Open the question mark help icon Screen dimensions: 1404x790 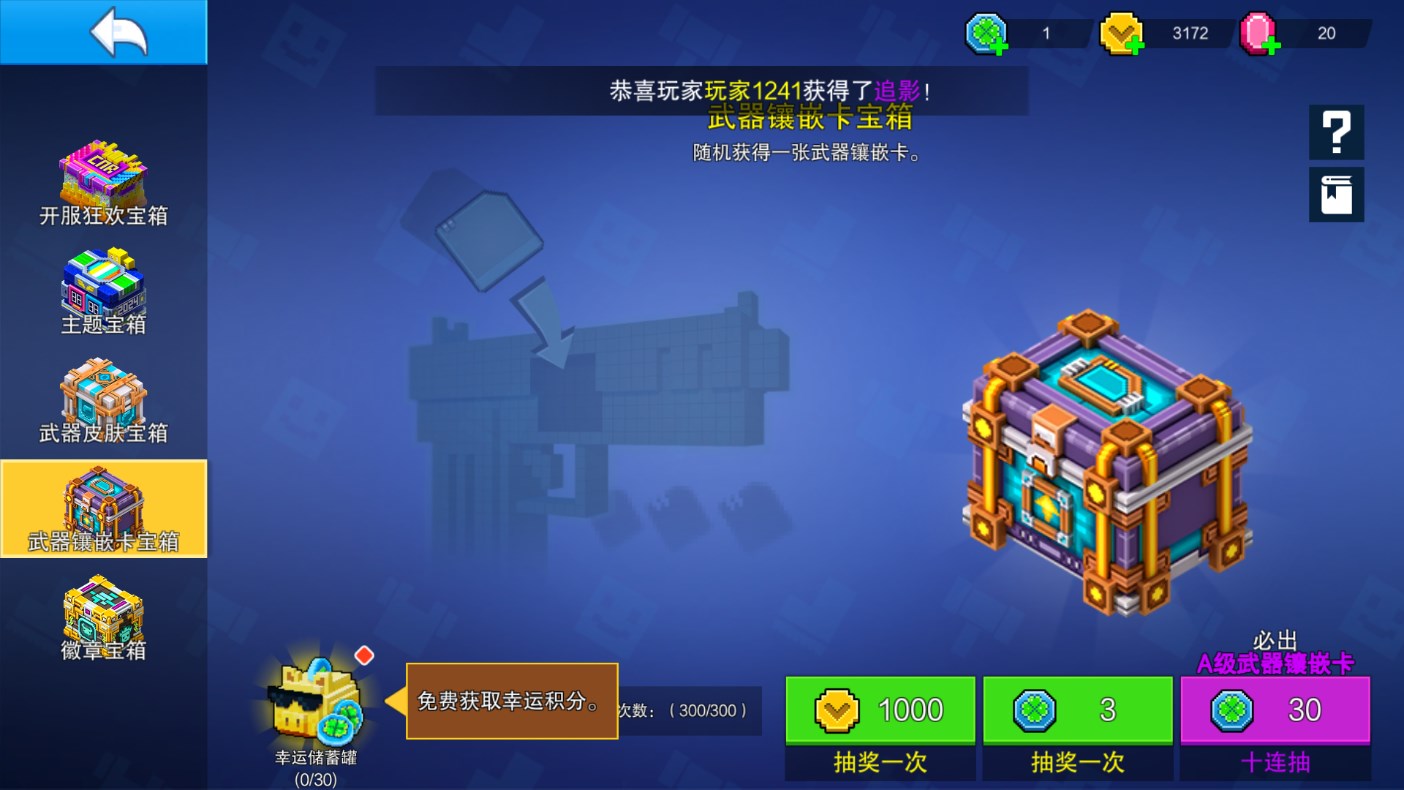(x=1336, y=131)
